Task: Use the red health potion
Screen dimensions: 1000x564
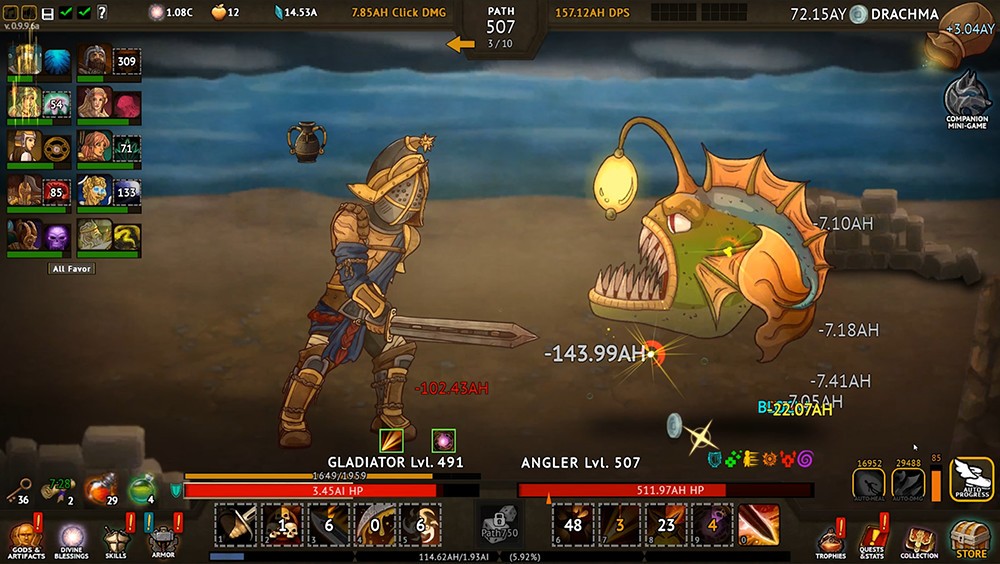Action: pyautogui.click(x=98, y=491)
